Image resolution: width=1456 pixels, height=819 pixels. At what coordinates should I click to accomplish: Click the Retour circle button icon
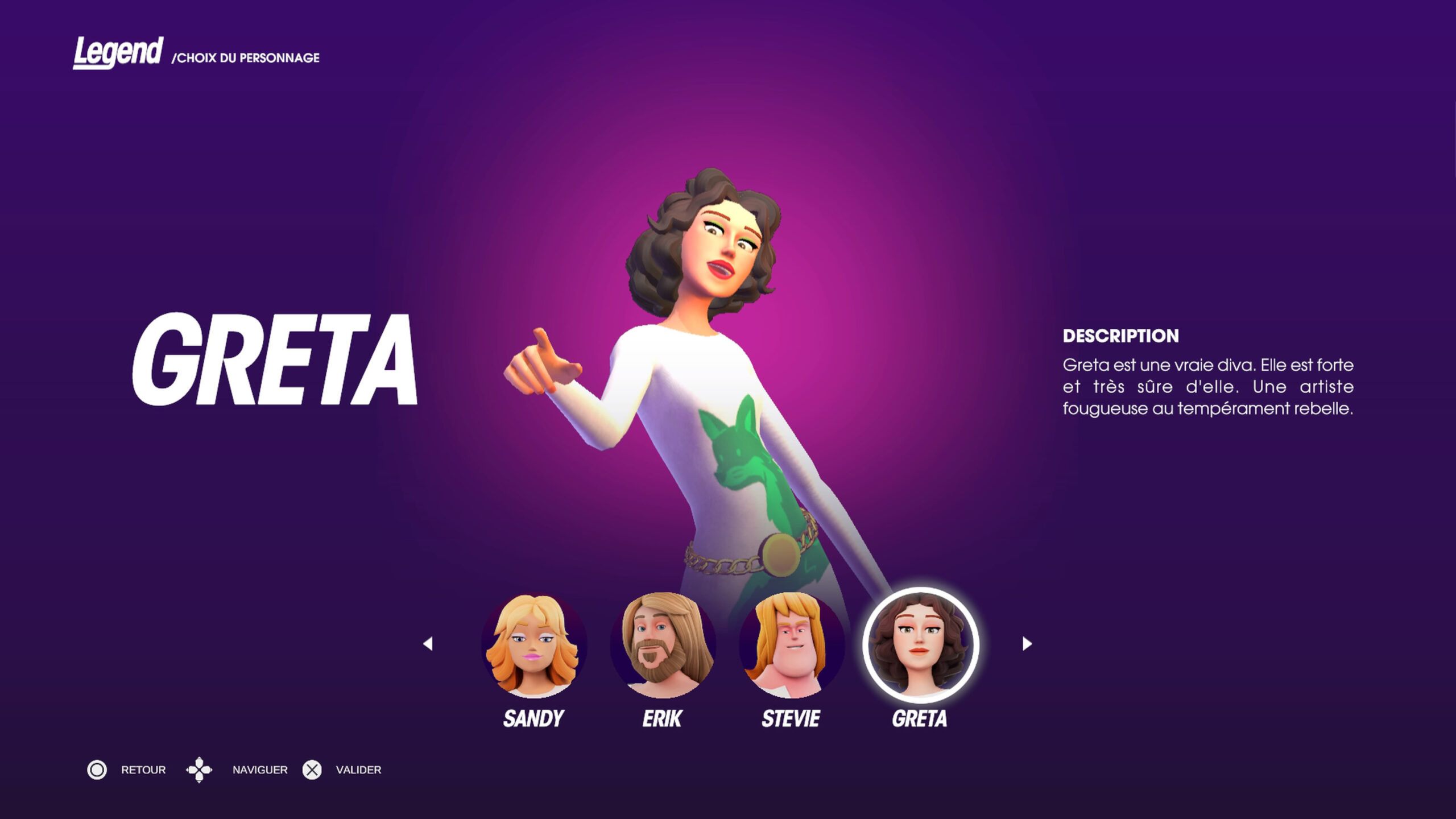pyautogui.click(x=98, y=770)
